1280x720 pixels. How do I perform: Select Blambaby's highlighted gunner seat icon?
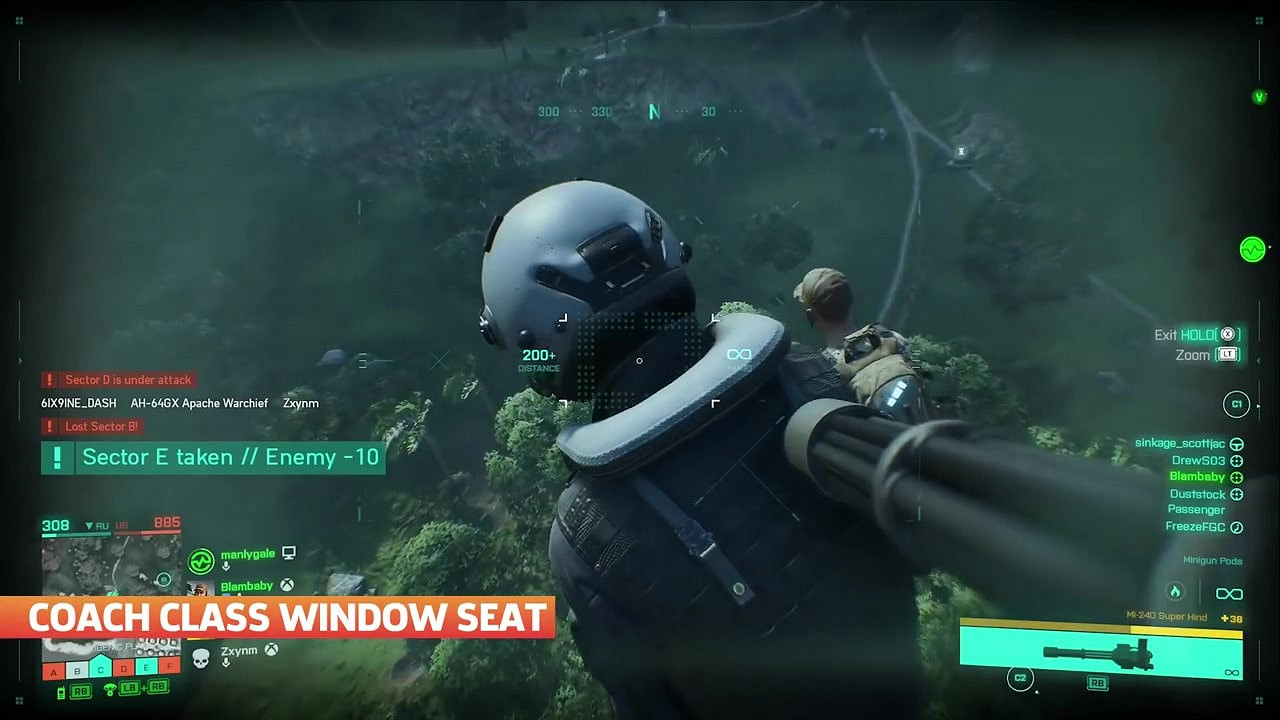1236,478
